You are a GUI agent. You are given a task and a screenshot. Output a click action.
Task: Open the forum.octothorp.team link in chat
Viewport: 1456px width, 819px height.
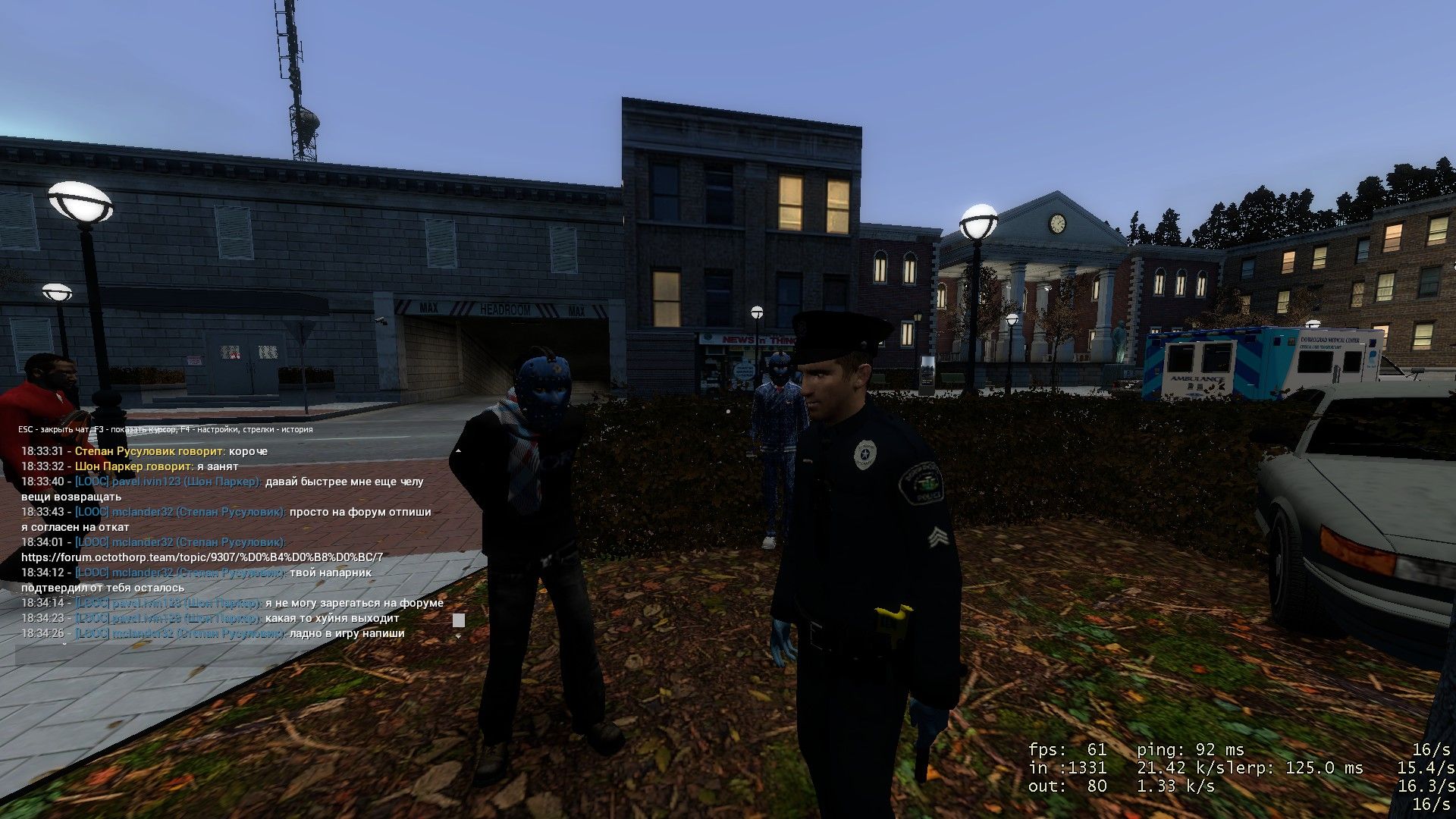(x=202, y=557)
